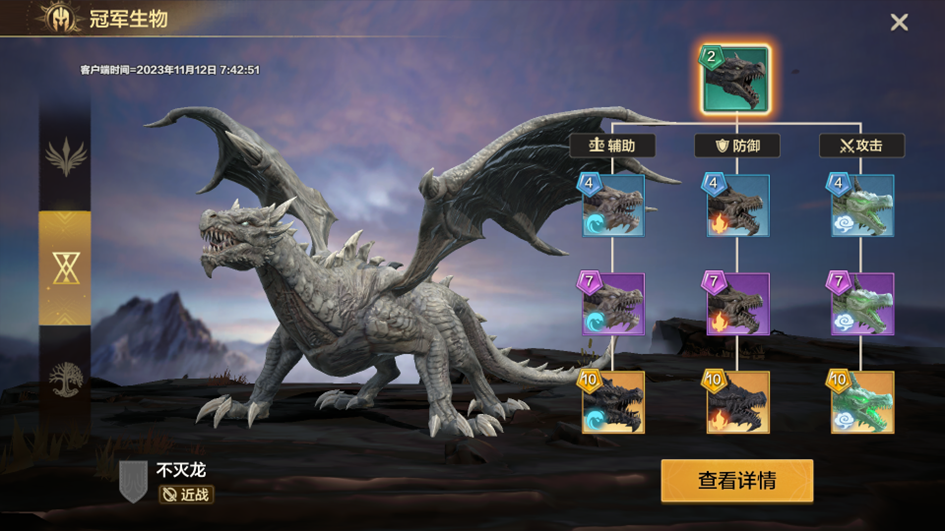Image resolution: width=945 pixels, height=531 pixels.
Task: Pick the level 10 green attack dragon
Action: tap(862, 402)
